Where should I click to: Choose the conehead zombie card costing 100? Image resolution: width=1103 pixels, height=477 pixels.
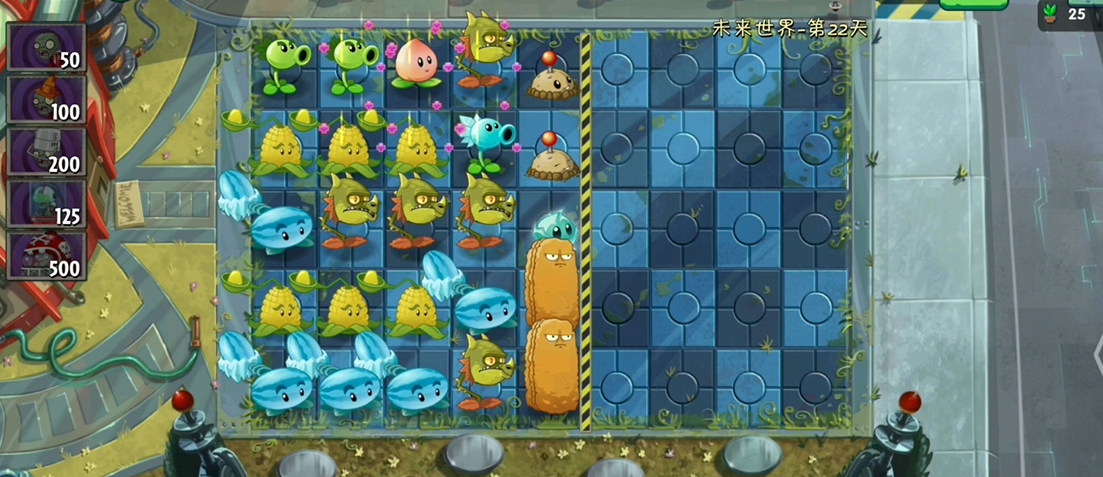(46, 99)
